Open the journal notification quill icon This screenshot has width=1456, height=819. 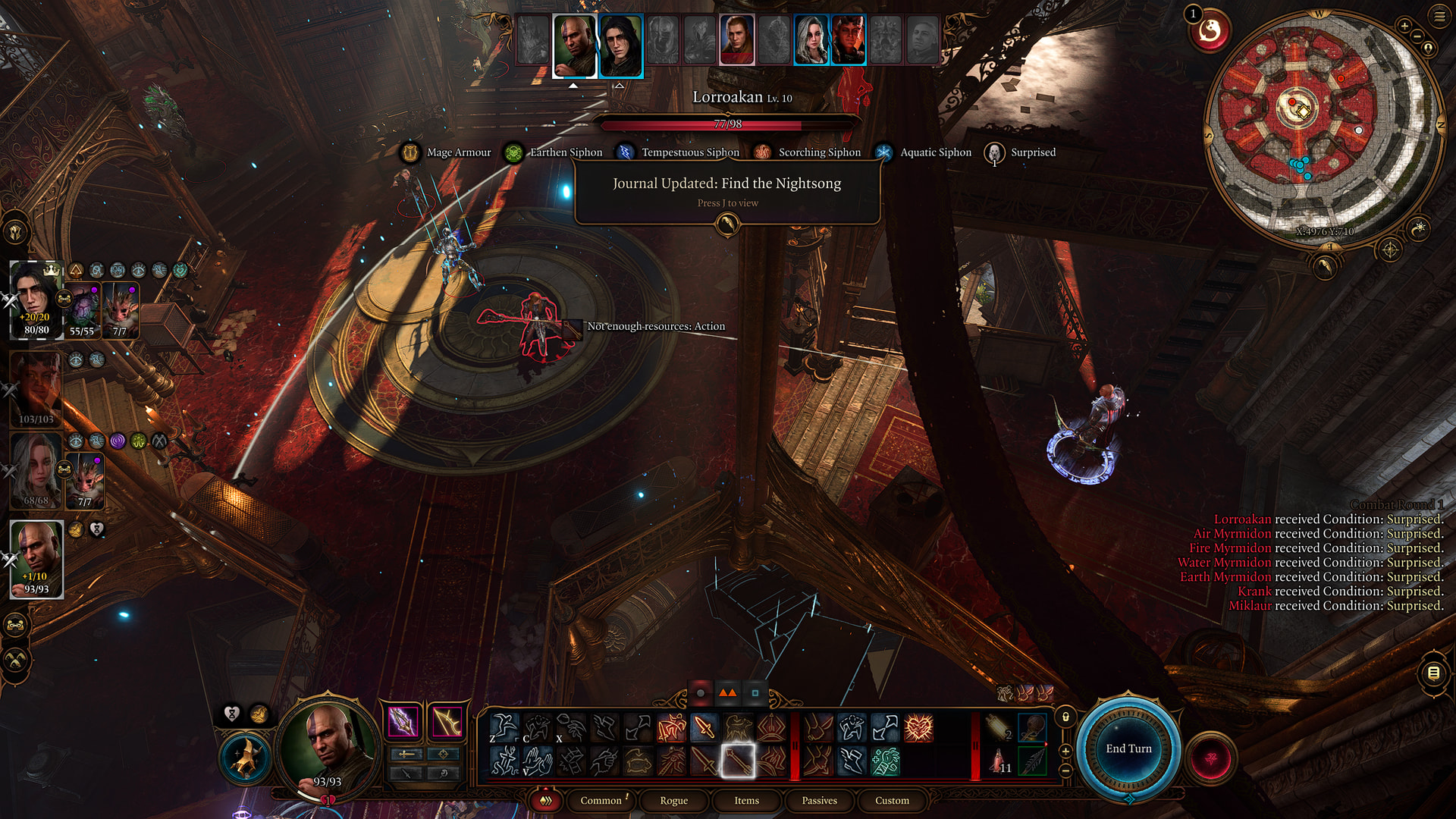click(x=727, y=224)
